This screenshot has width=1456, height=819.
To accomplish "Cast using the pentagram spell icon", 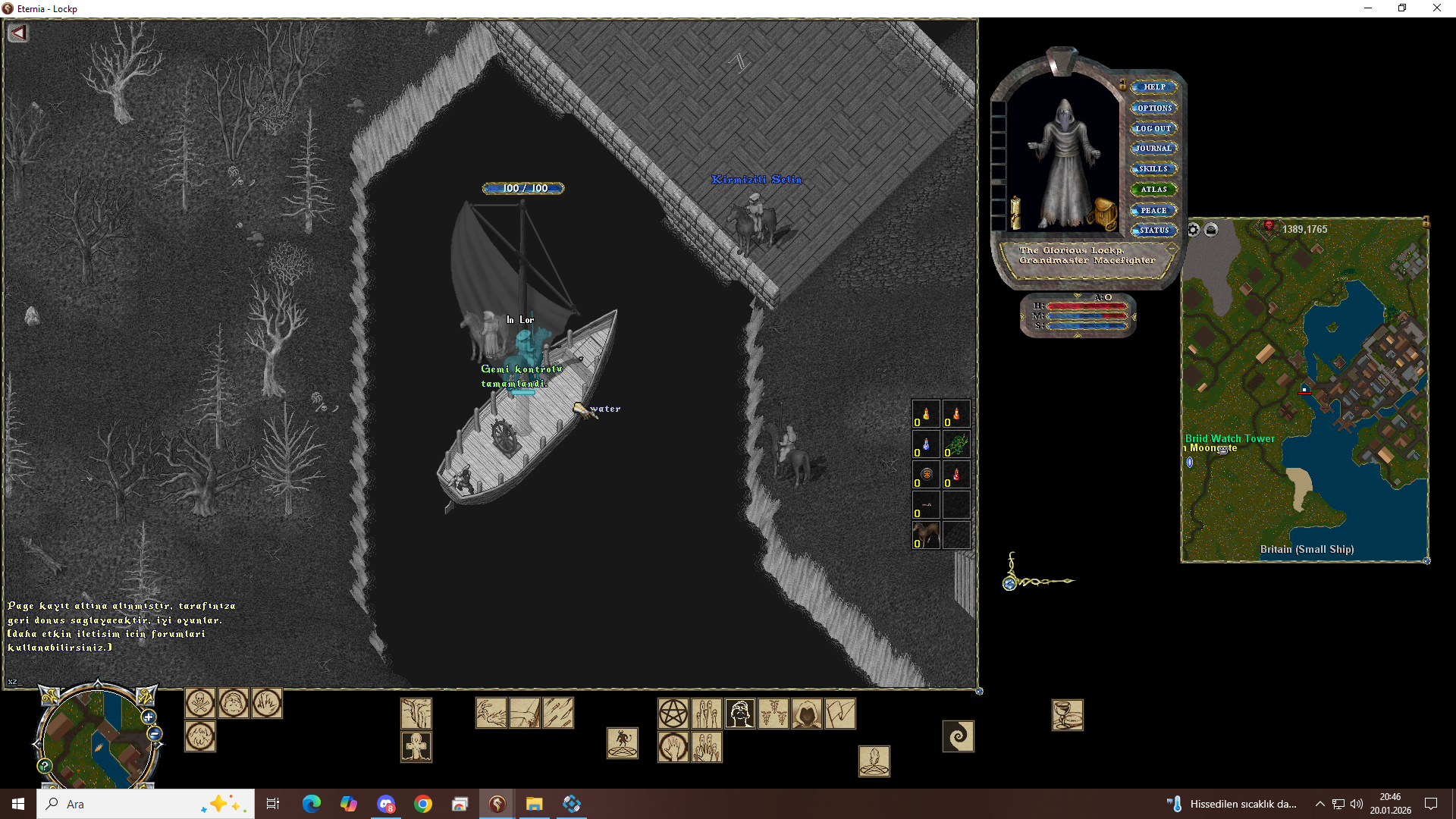I will coord(673,713).
